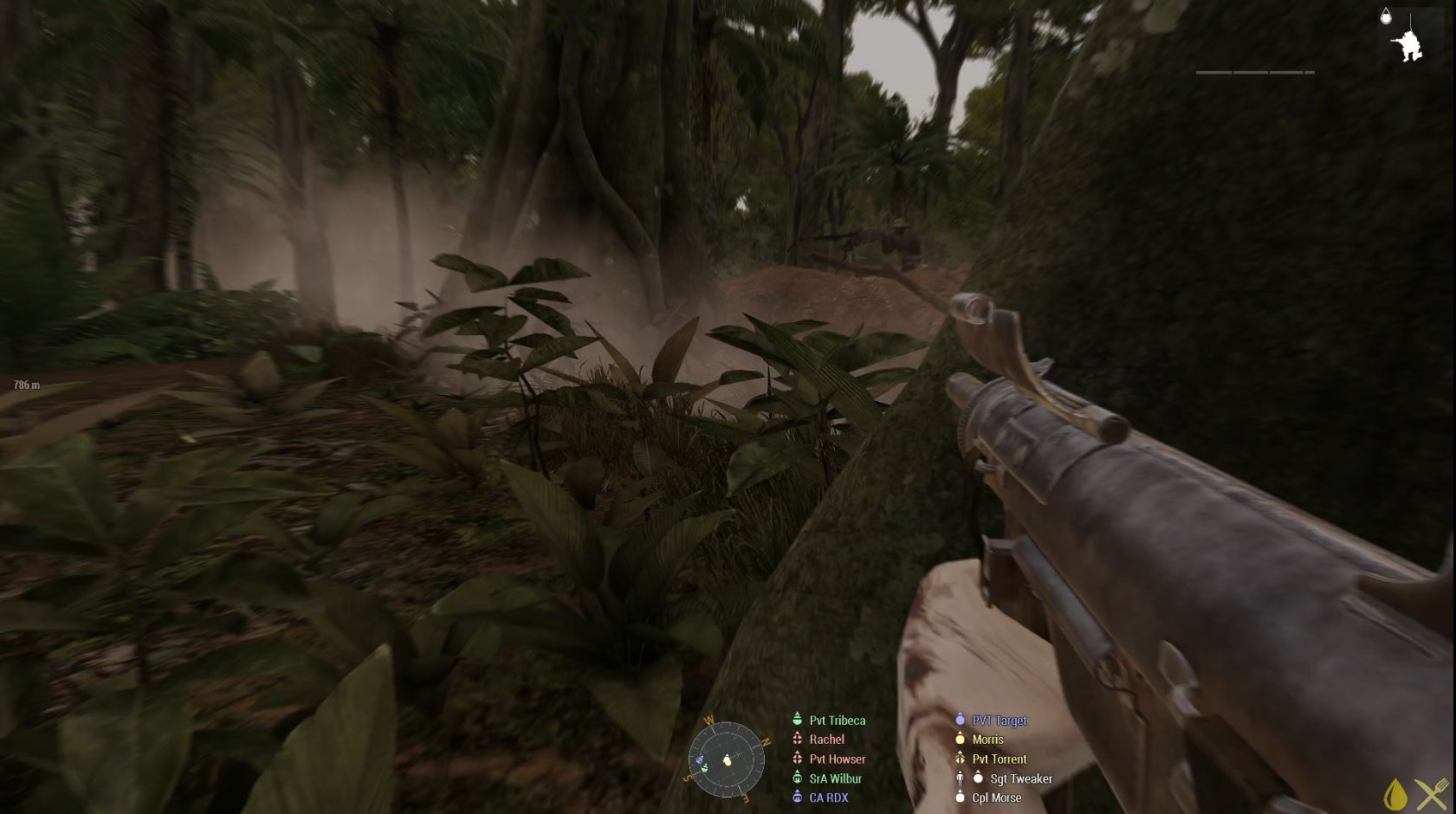The height and width of the screenshot is (814, 1456).
Task: Choose Pvt Howser from the squad roster
Action: point(837,759)
